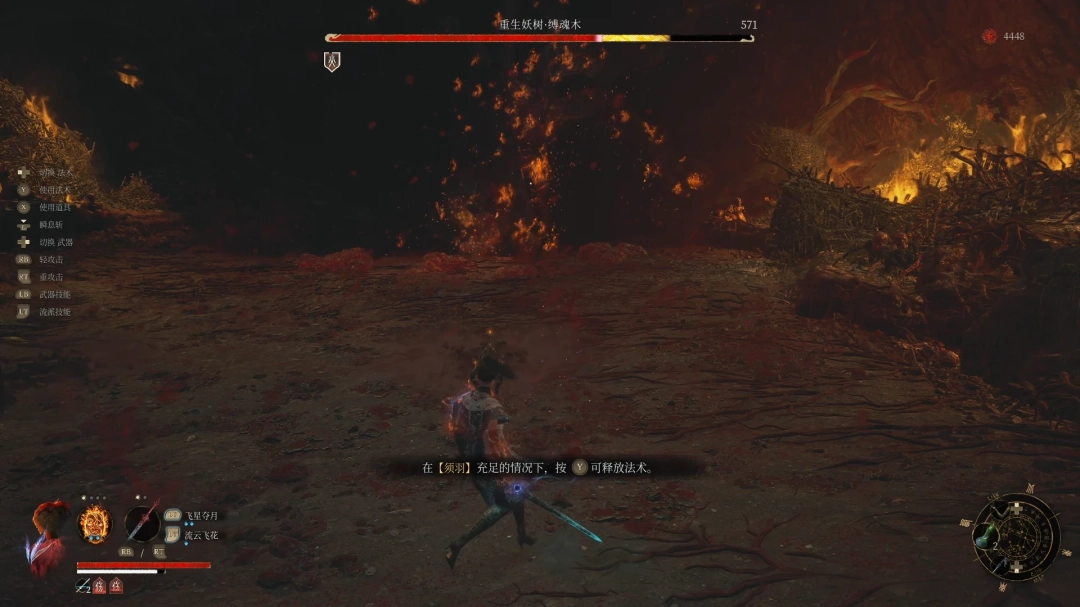Click the red currency icon beside 4448
Screen dimensions: 1080x607
point(989,37)
